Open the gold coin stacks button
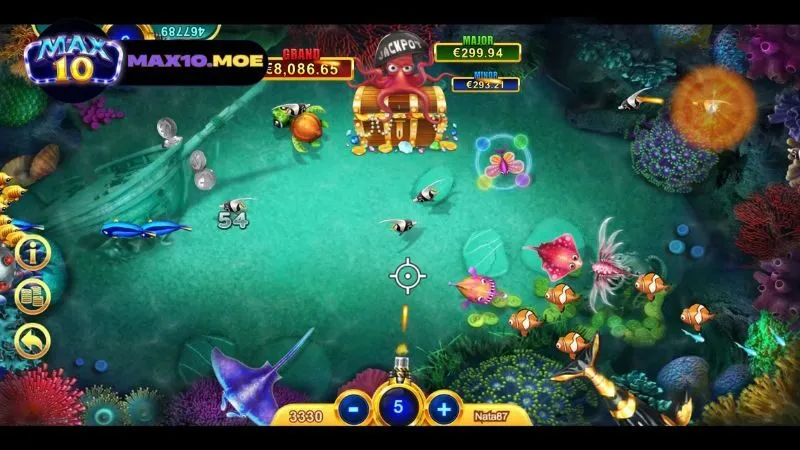Screen dimensions: 800x450 (x=32, y=297)
